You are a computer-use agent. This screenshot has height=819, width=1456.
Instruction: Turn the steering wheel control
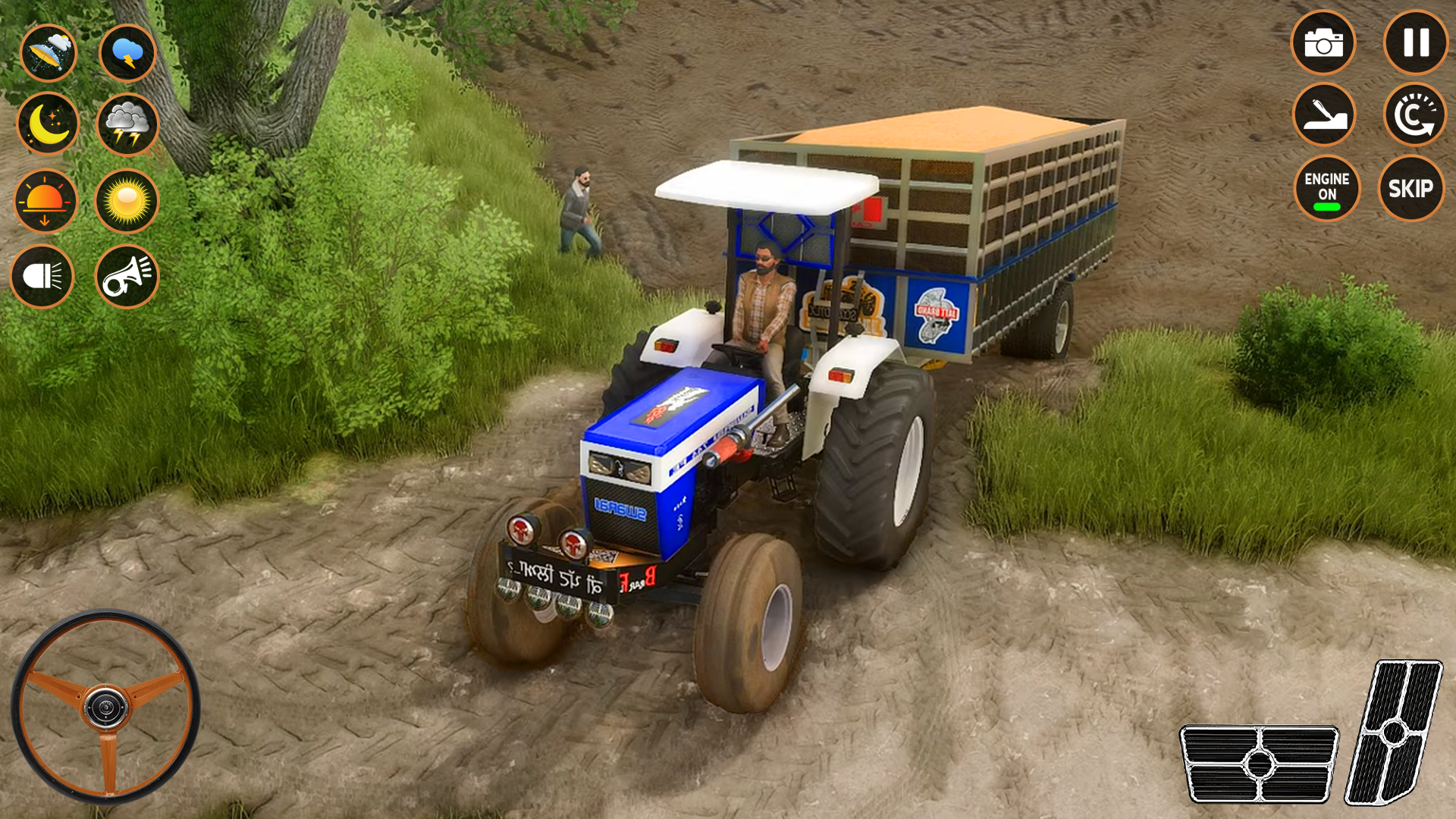point(106,705)
